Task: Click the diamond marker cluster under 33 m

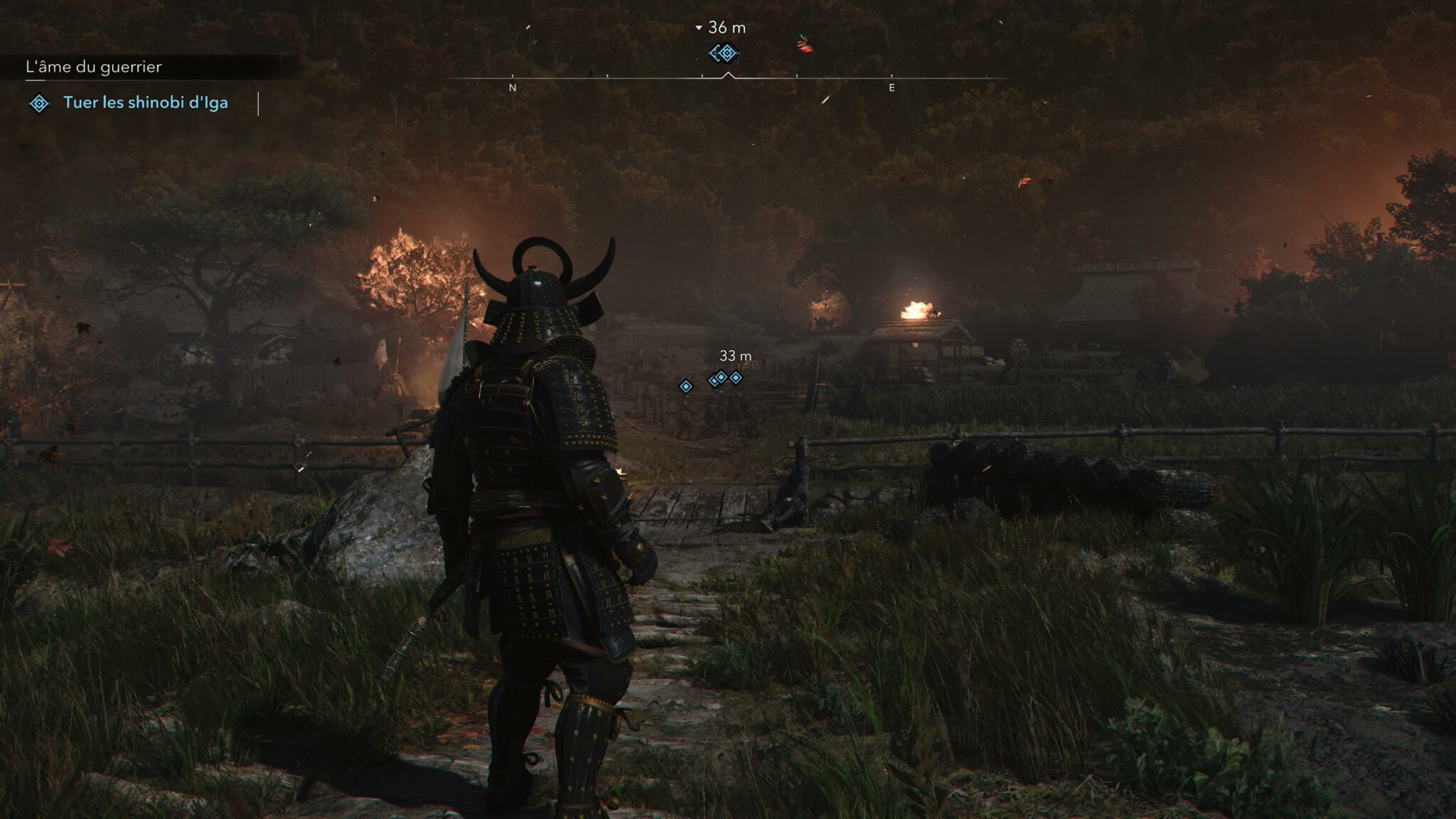Action: (x=724, y=378)
